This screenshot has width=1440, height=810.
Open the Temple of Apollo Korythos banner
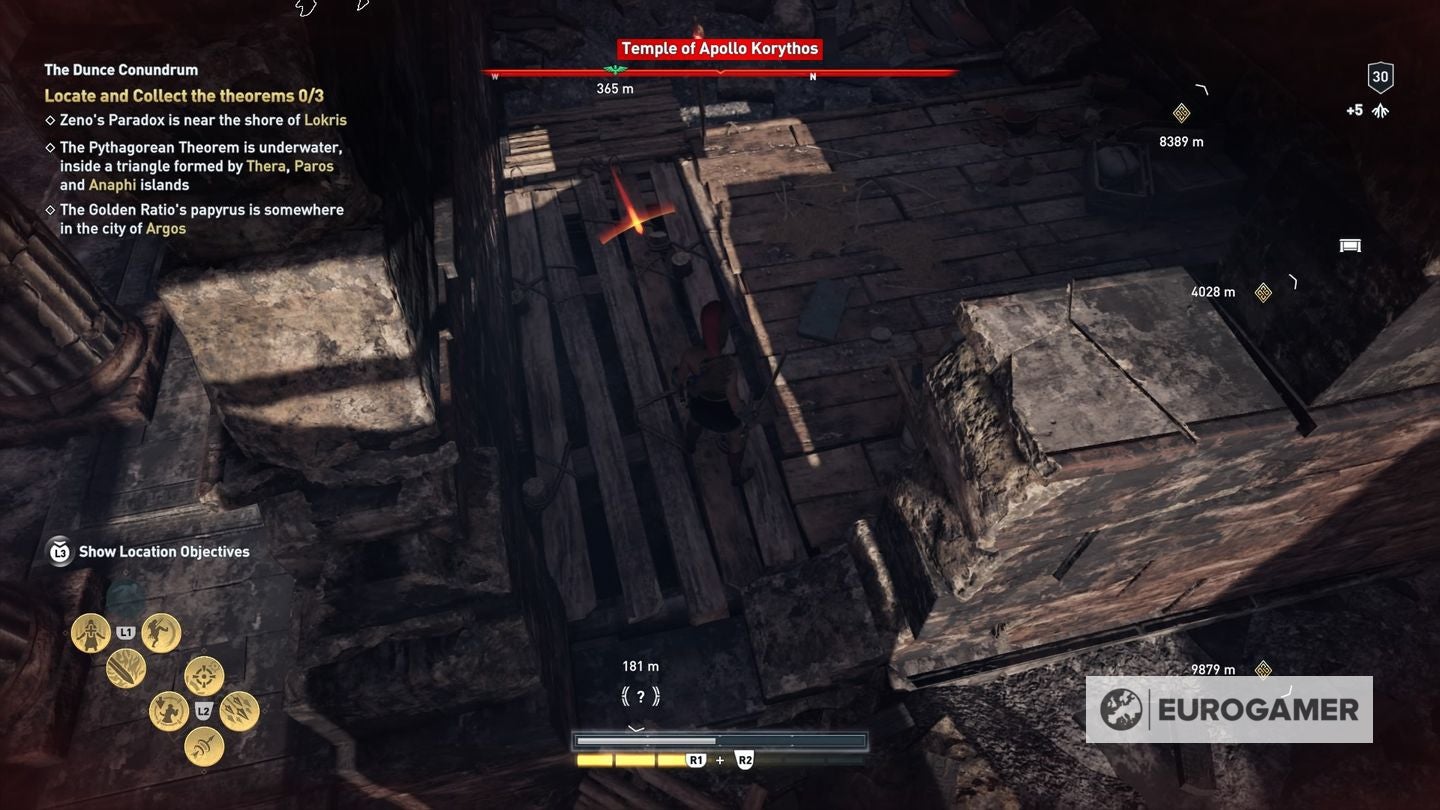click(x=718, y=48)
